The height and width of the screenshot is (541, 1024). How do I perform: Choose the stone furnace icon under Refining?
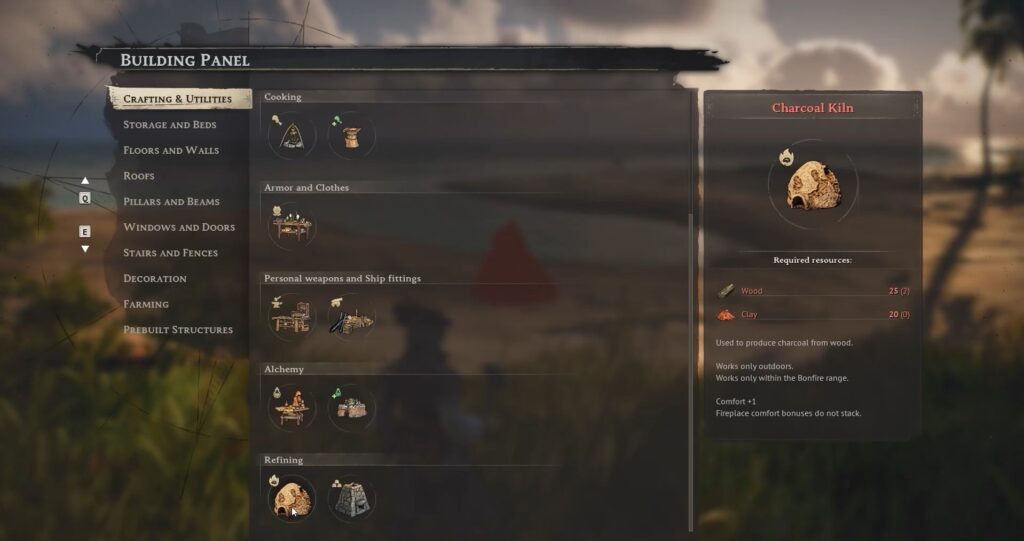[351, 499]
